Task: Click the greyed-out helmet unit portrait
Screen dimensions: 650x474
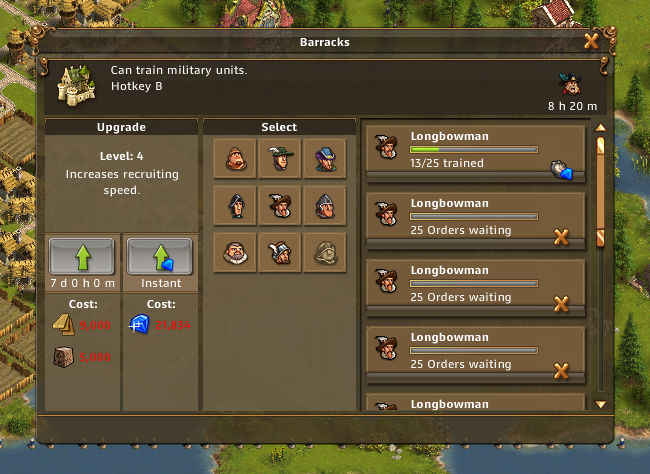Action: pos(324,253)
